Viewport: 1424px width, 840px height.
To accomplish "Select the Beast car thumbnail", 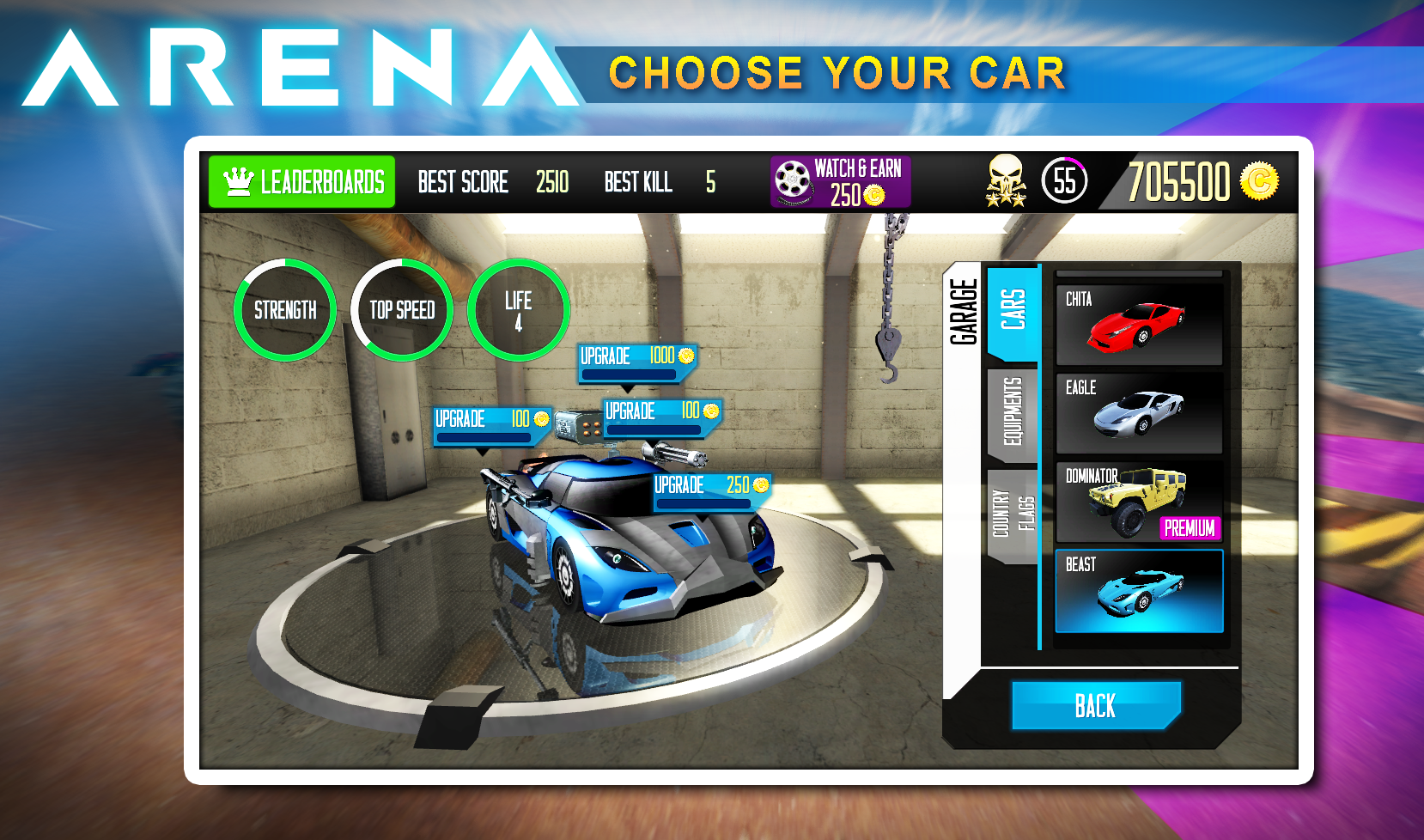I will coord(1139,589).
